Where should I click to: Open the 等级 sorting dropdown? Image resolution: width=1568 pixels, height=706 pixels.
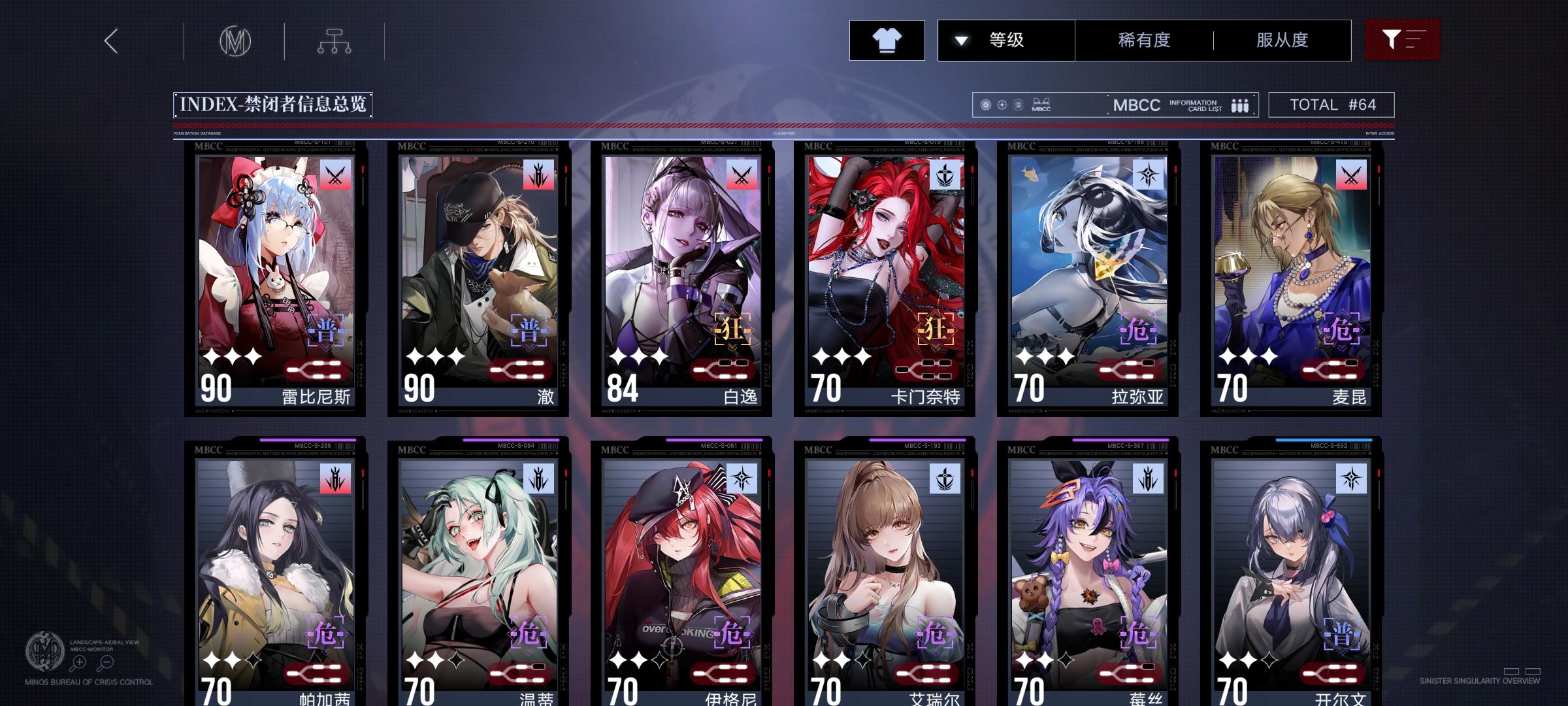[1006, 40]
